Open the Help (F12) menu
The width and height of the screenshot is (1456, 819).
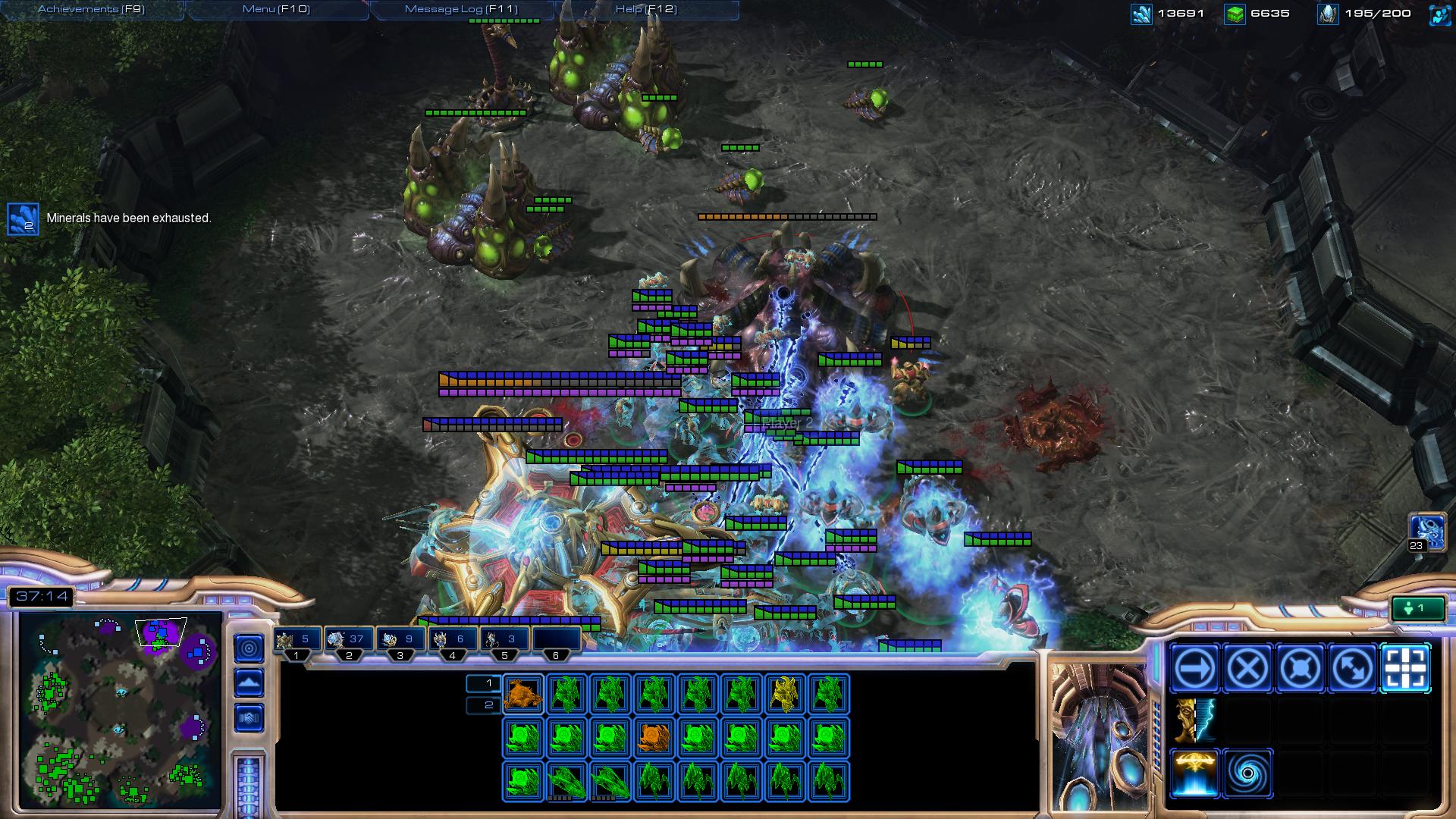coord(646,9)
